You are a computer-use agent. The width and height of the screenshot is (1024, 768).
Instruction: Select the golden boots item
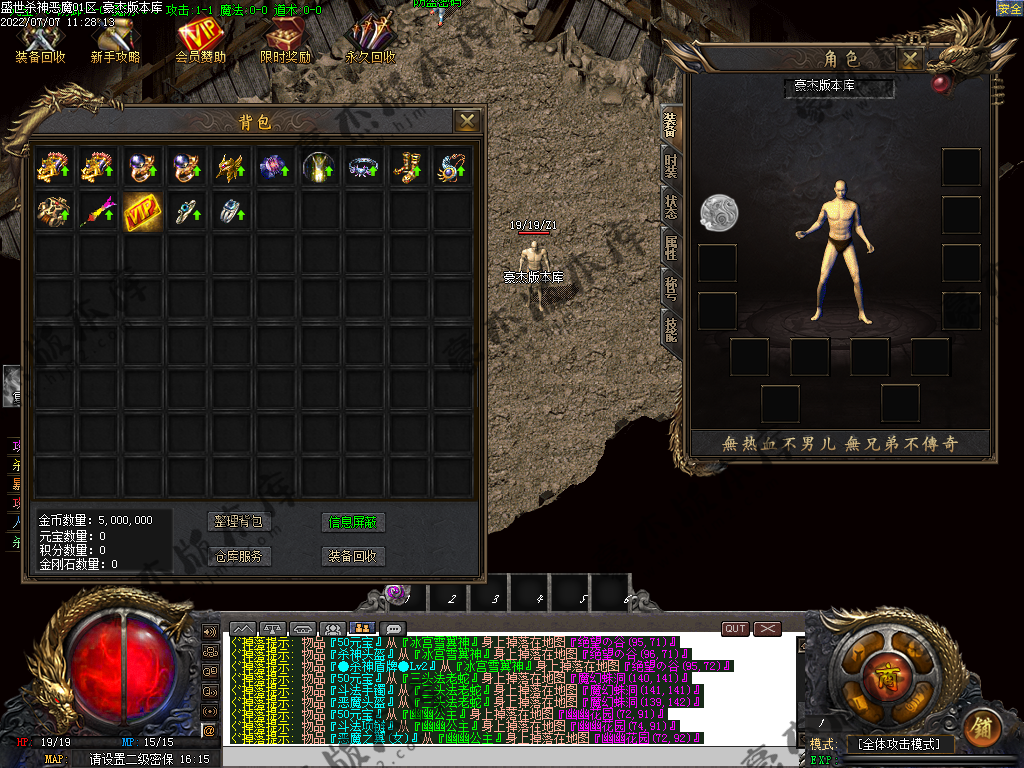(406, 166)
